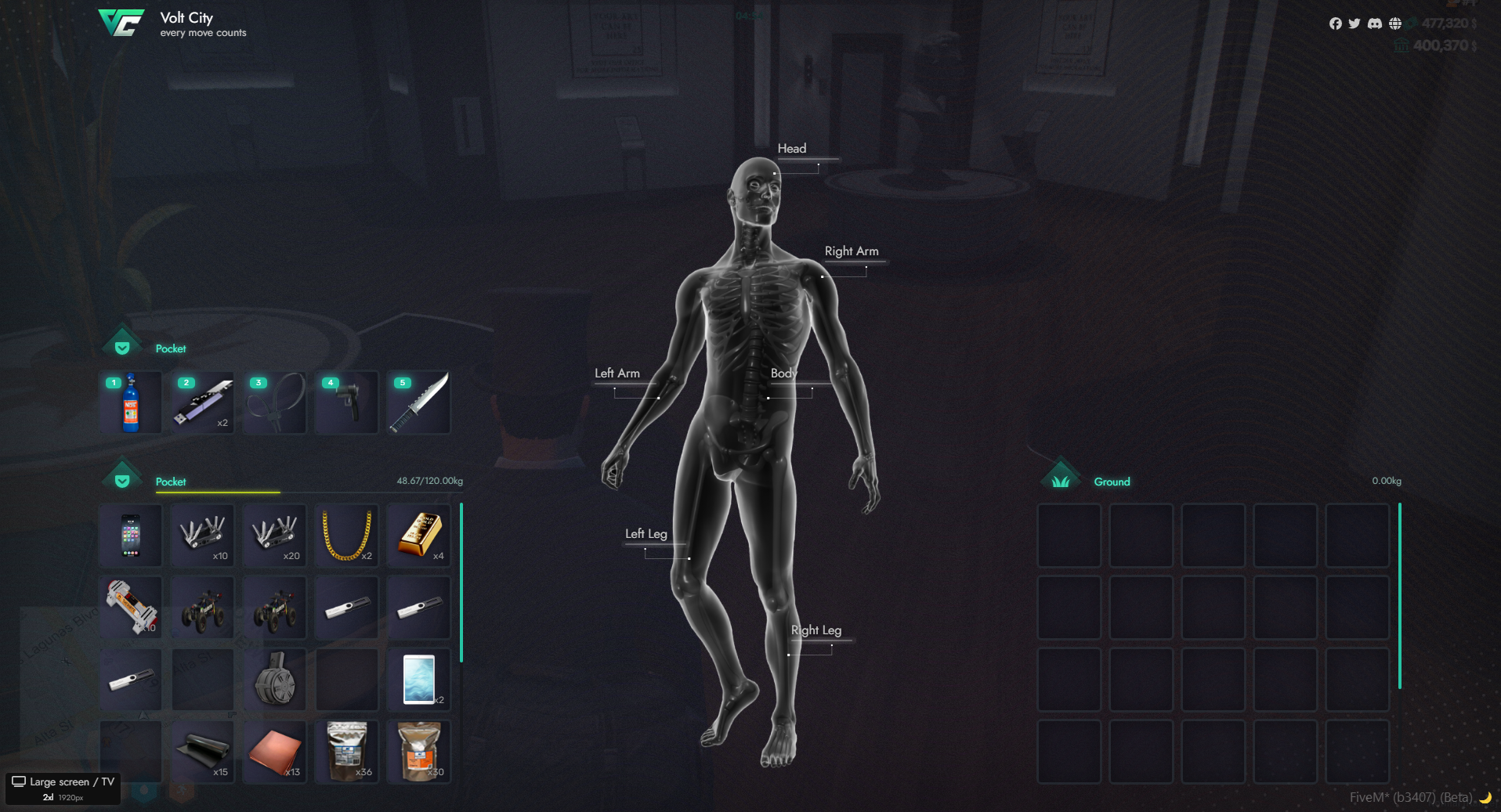Select the multitool stack of 20
1501x812 pixels.
coord(274,536)
